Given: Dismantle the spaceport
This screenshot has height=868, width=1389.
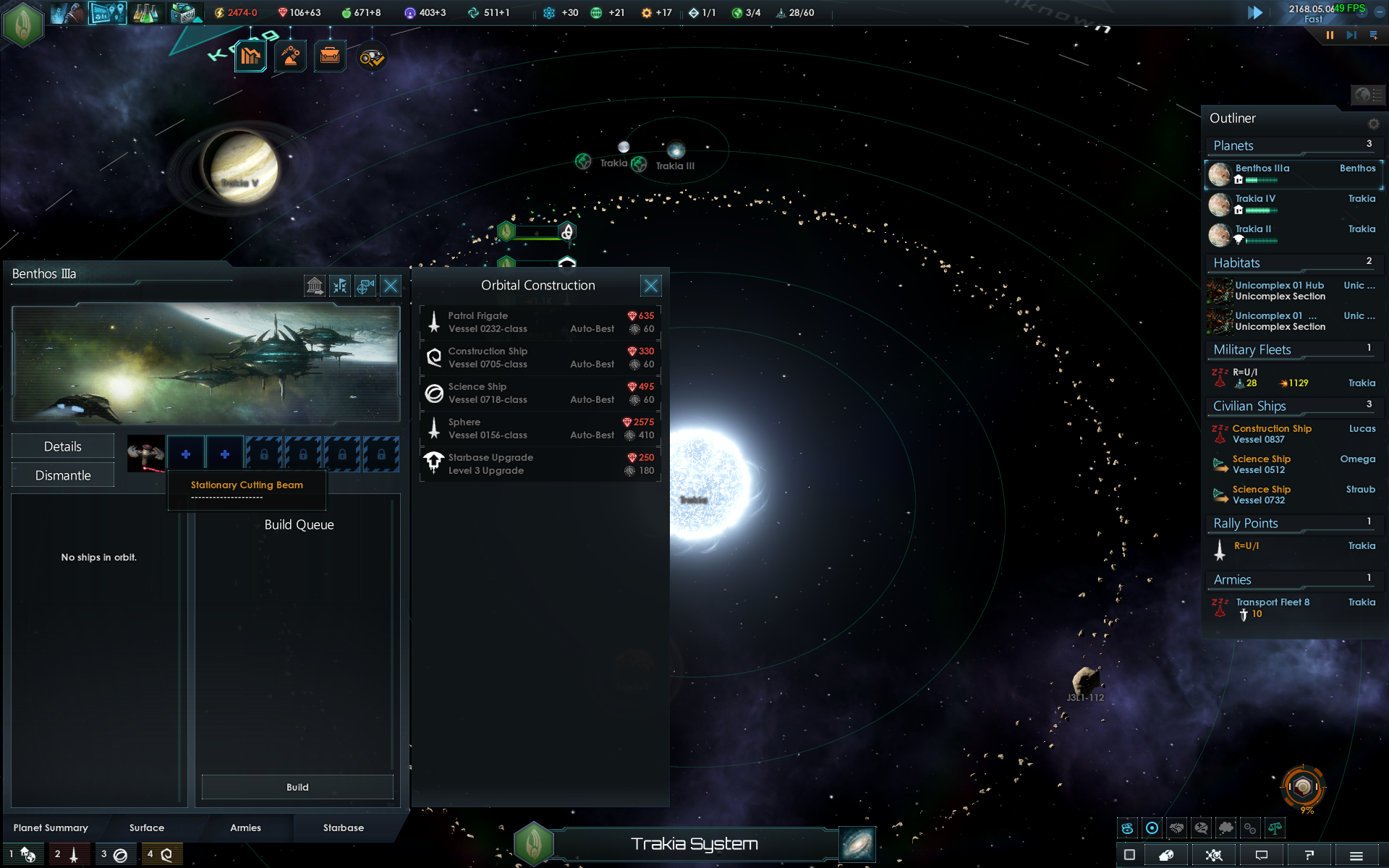Looking at the screenshot, I should coord(63,475).
